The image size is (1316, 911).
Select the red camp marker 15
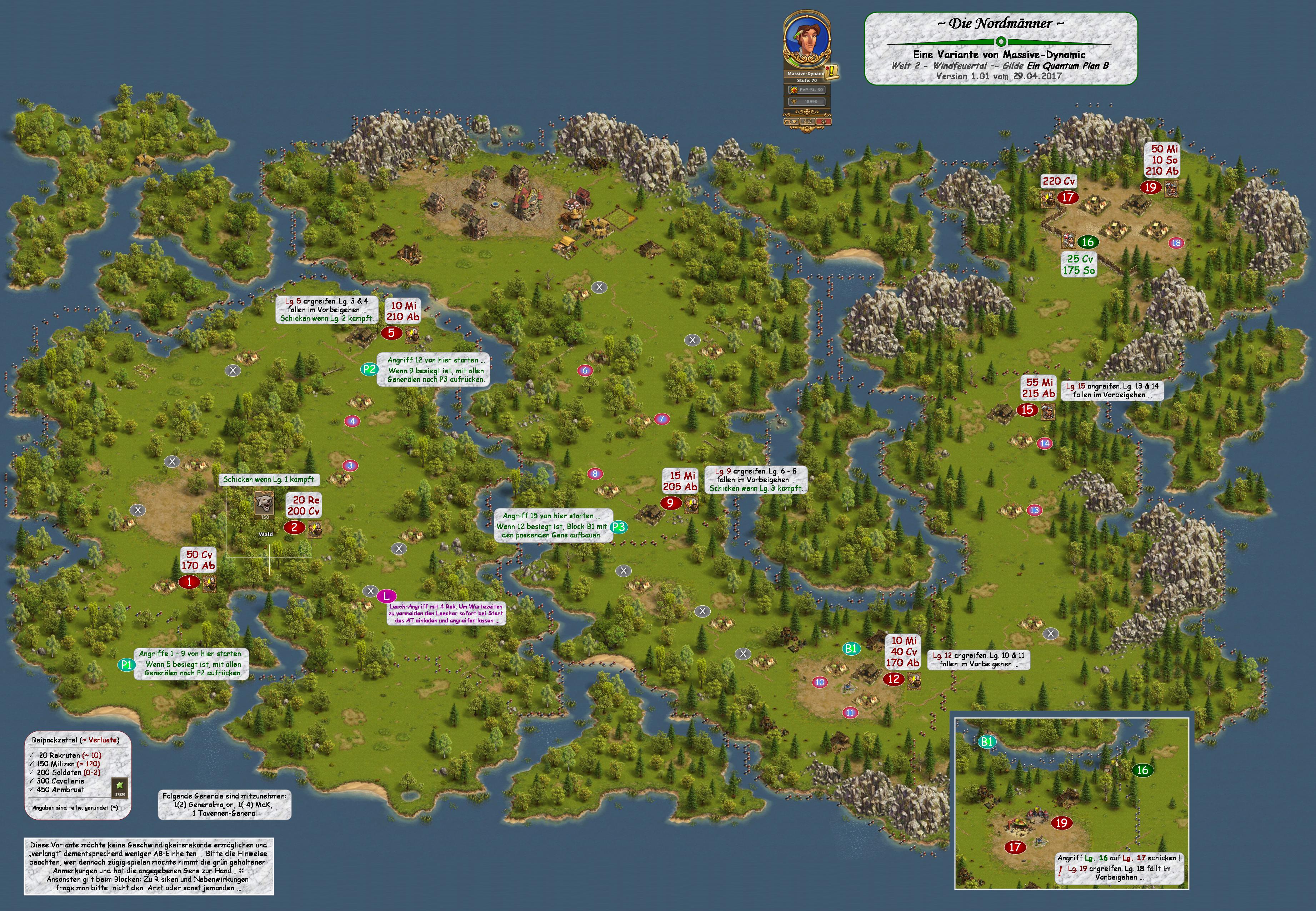[x=1027, y=409]
